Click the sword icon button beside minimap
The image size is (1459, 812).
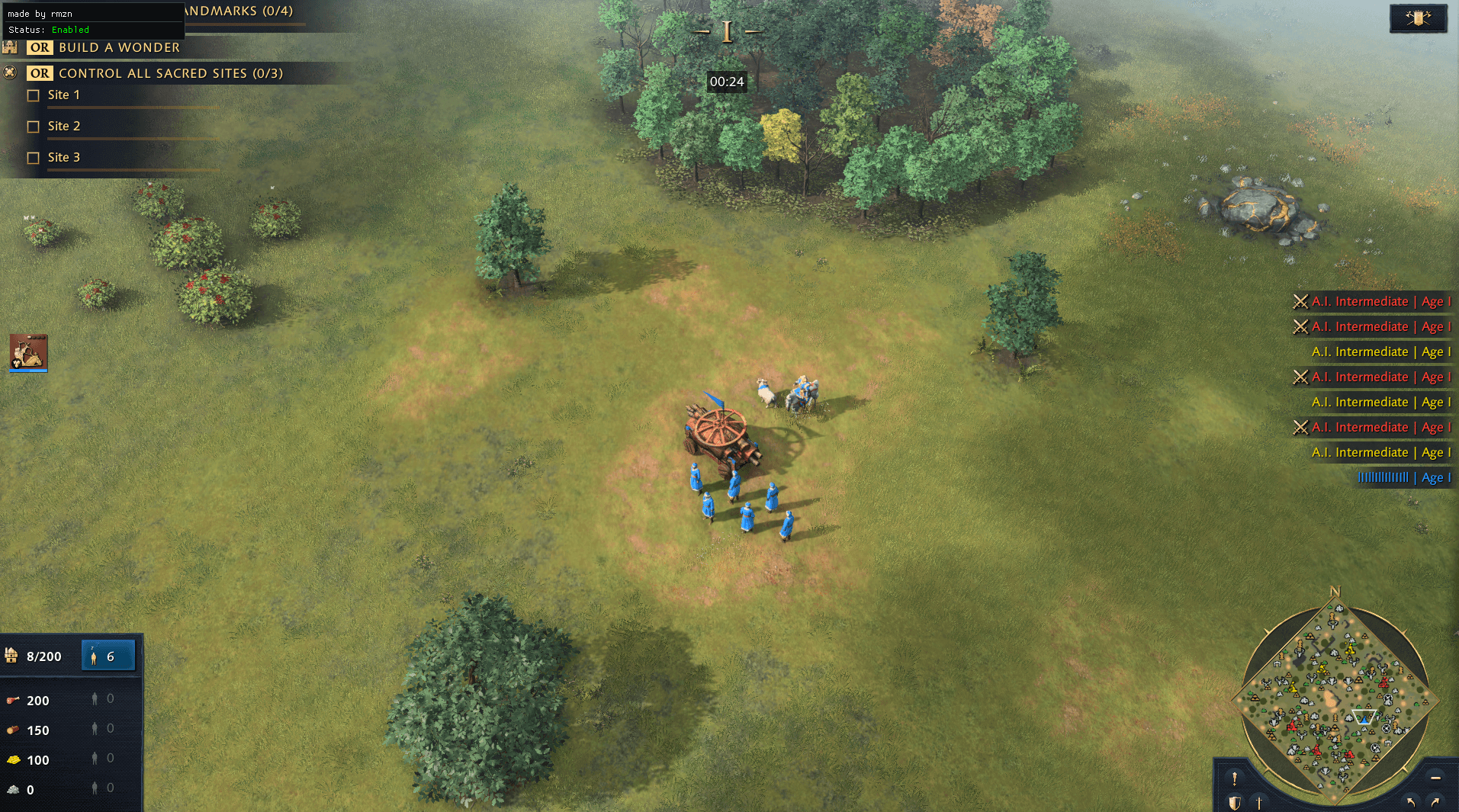coord(1259,803)
